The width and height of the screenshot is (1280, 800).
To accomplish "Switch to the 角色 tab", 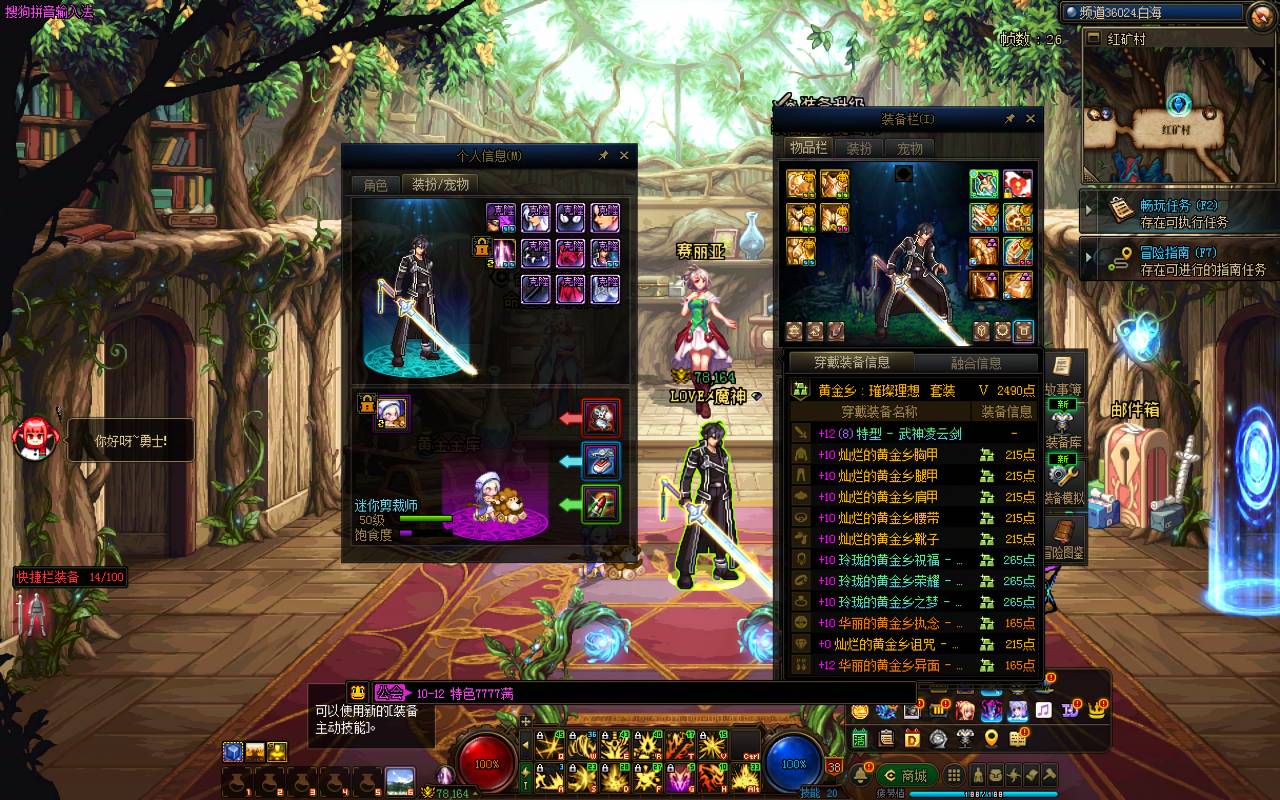I will click(x=375, y=185).
